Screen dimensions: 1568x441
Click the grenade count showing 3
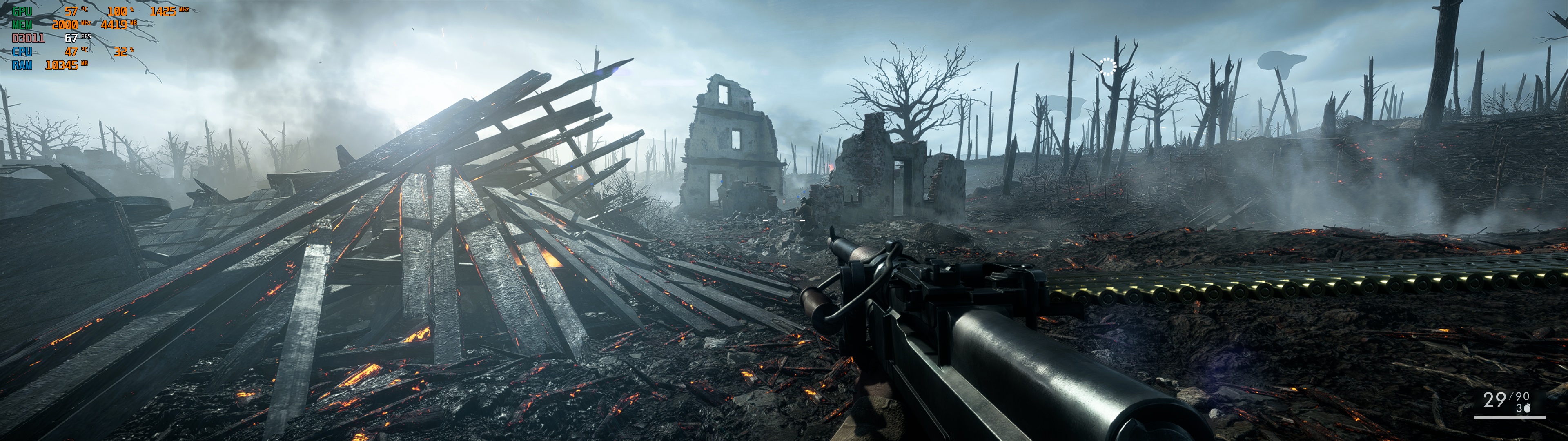click(x=1519, y=408)
